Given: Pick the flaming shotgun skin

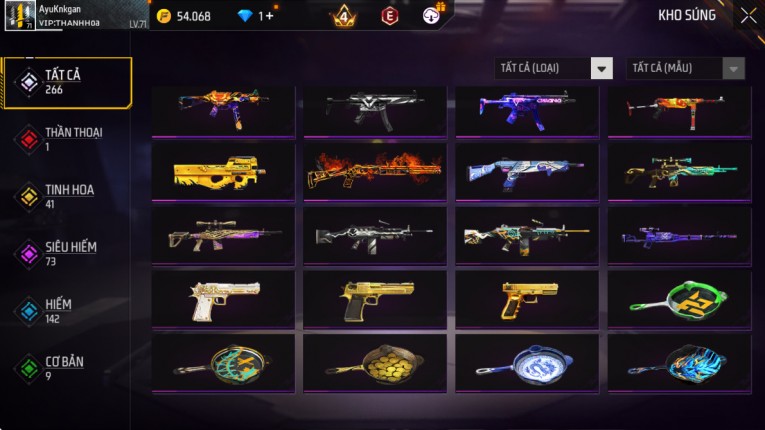Looking at the screenshot, I should point(375,172).
